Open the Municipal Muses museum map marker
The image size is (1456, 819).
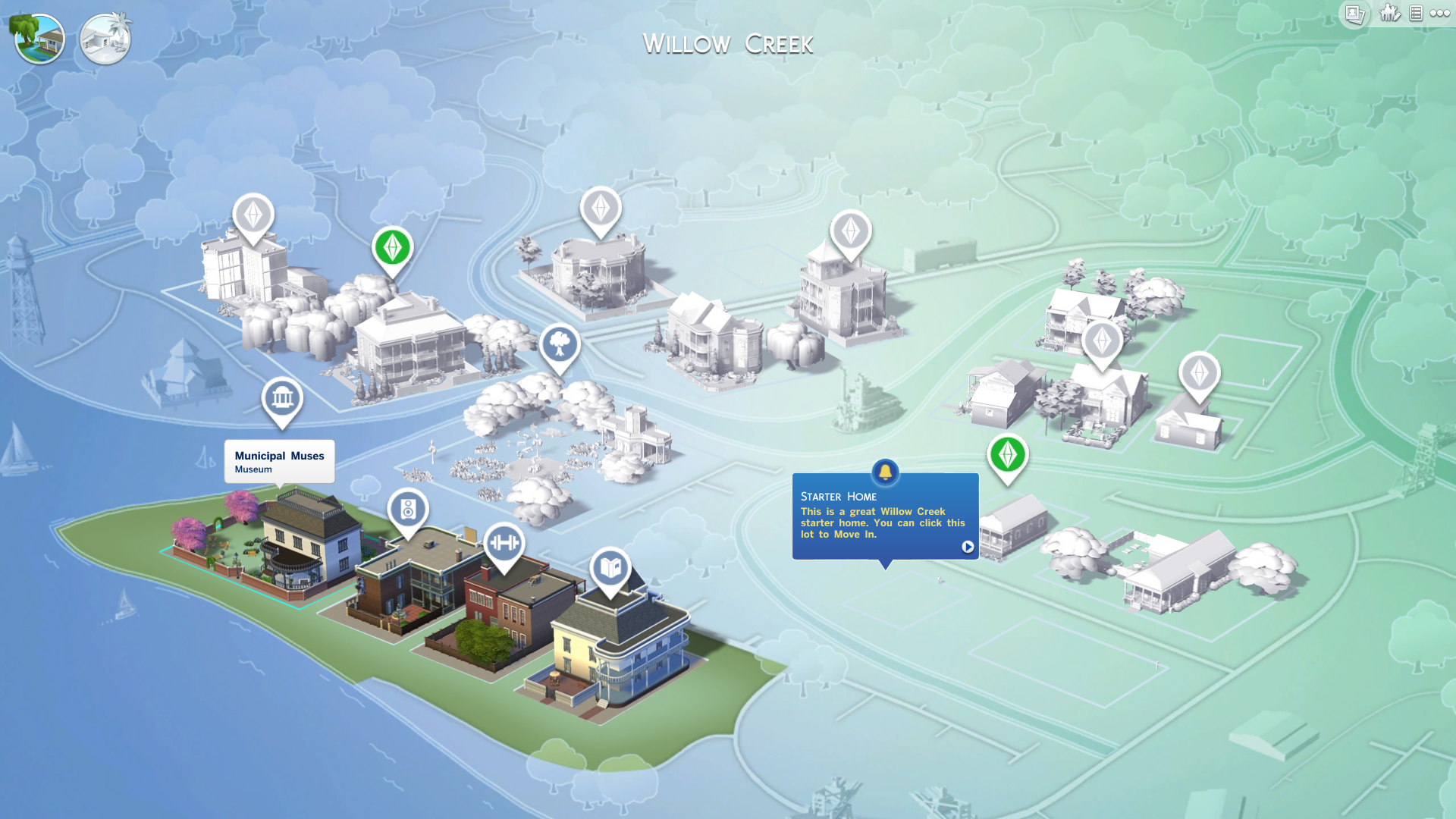tap(281, 397)
